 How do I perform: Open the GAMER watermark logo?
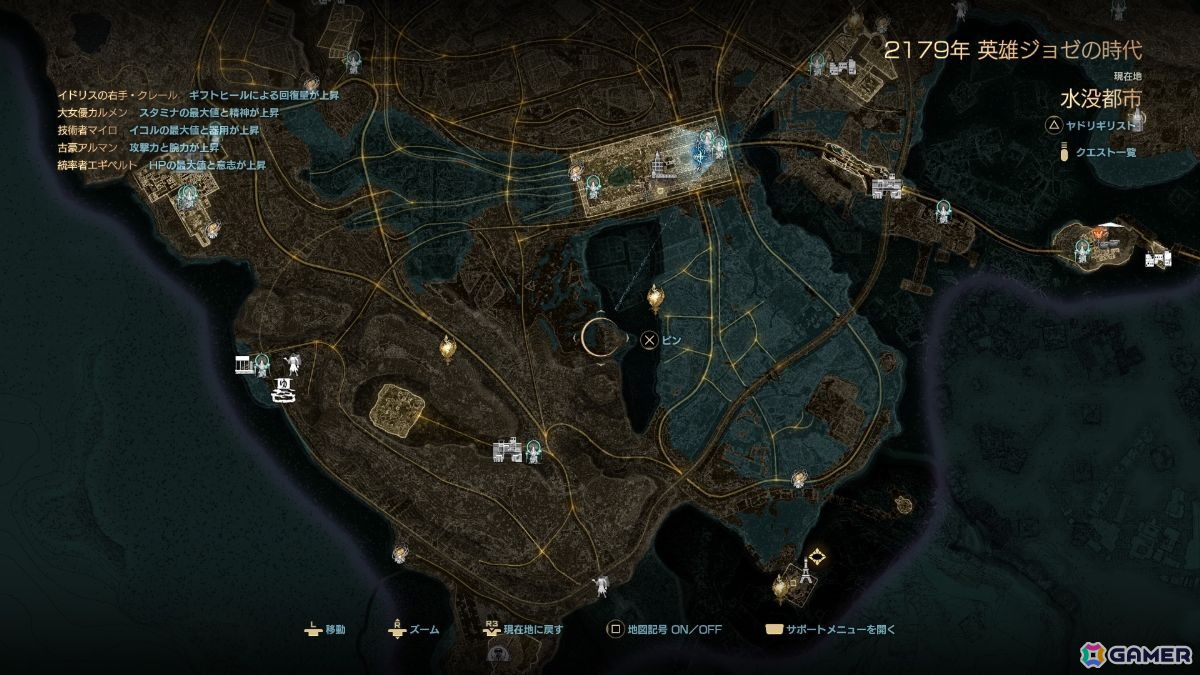[x=1136, y=653]
